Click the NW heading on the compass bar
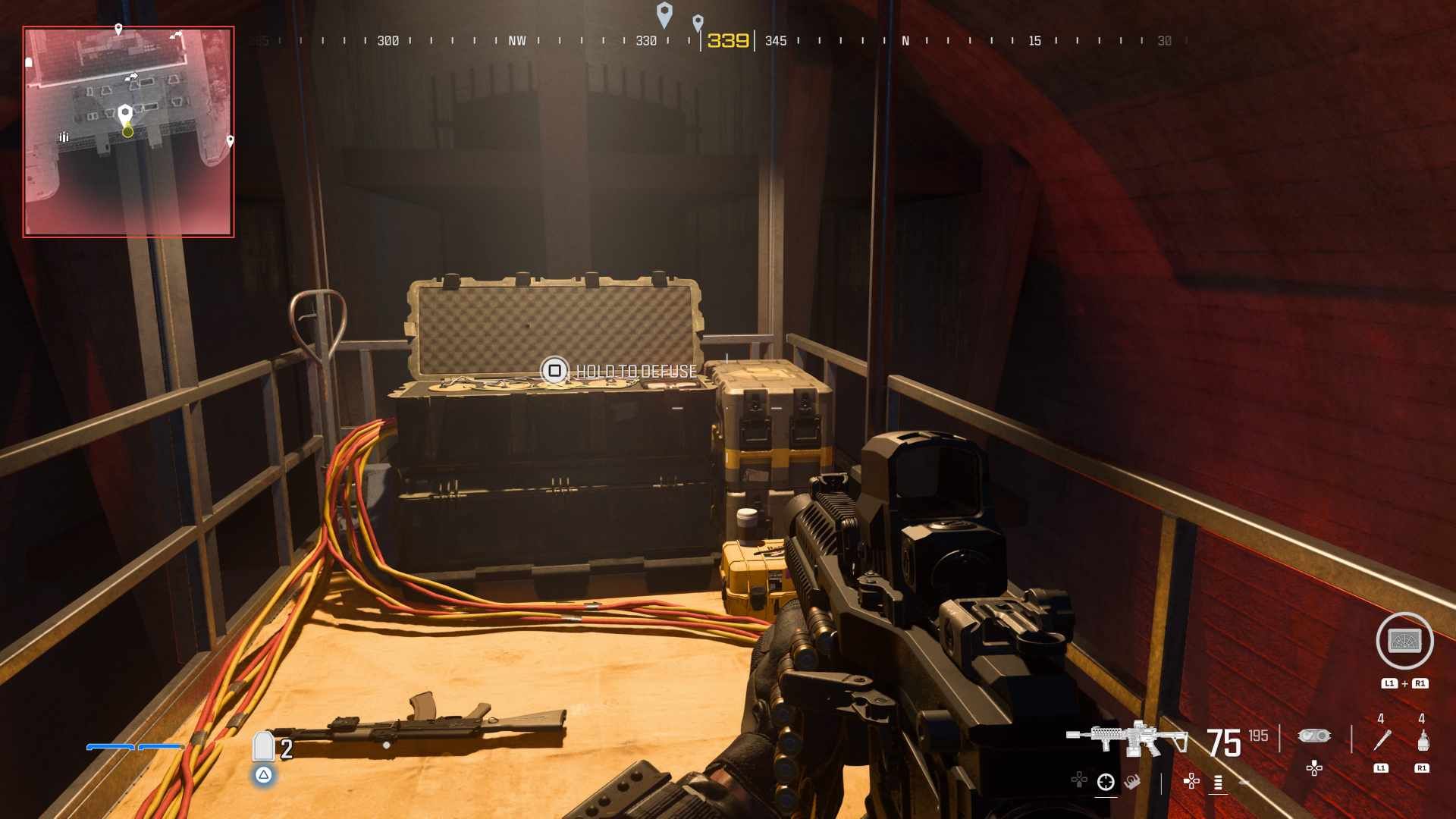 [519, 42]
